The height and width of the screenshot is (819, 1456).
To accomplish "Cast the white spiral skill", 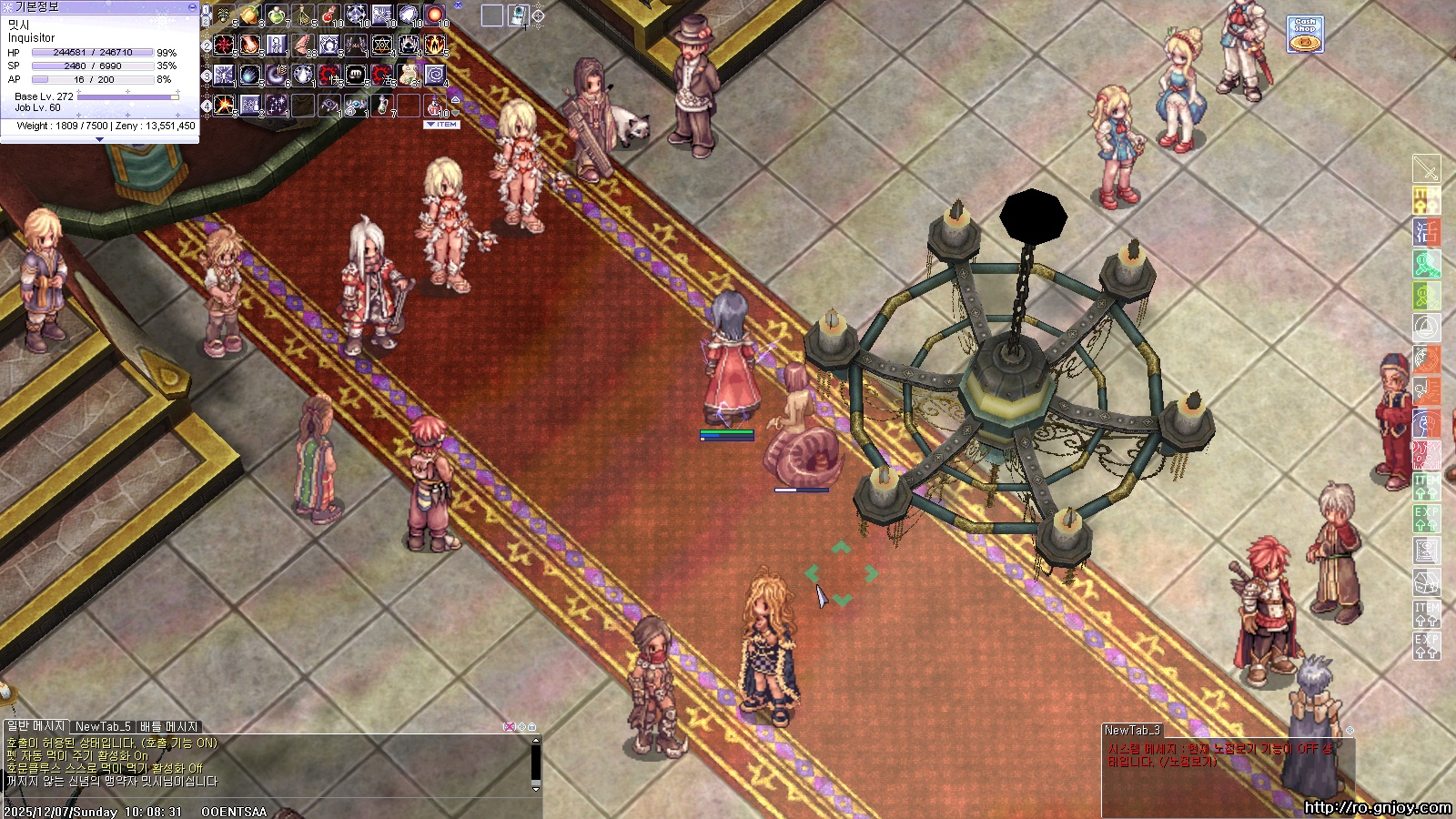I will [x=435, y=75].
